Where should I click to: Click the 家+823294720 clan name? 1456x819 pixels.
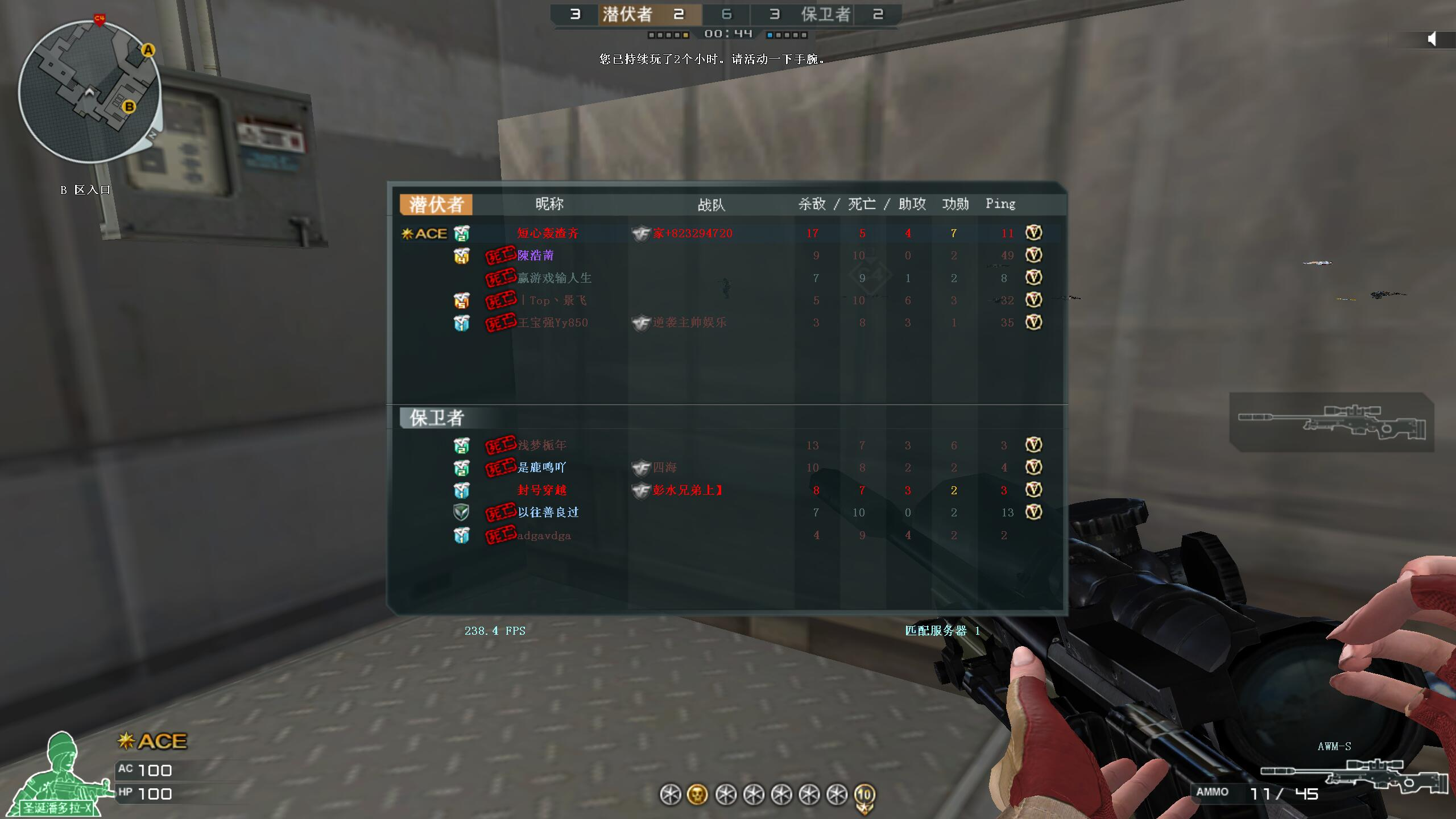click(x=692, y=233)
